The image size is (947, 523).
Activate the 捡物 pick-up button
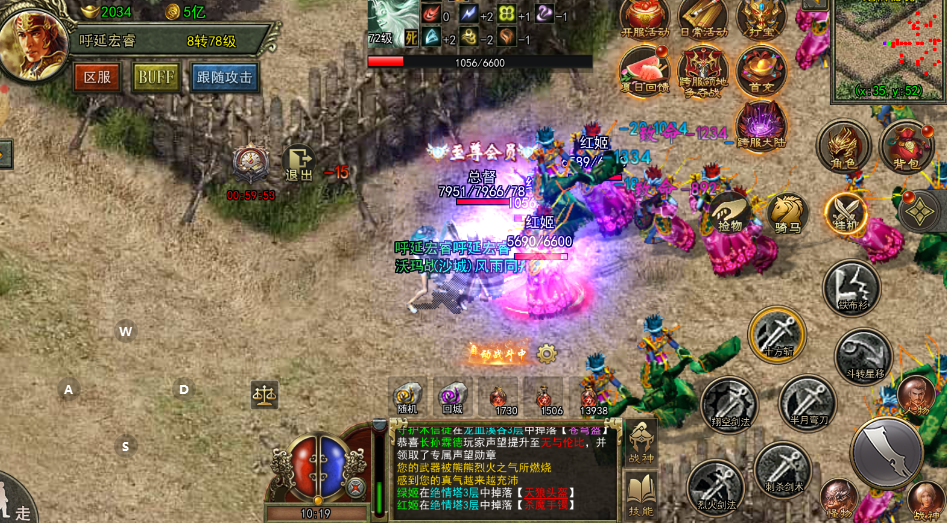point(730,214)
